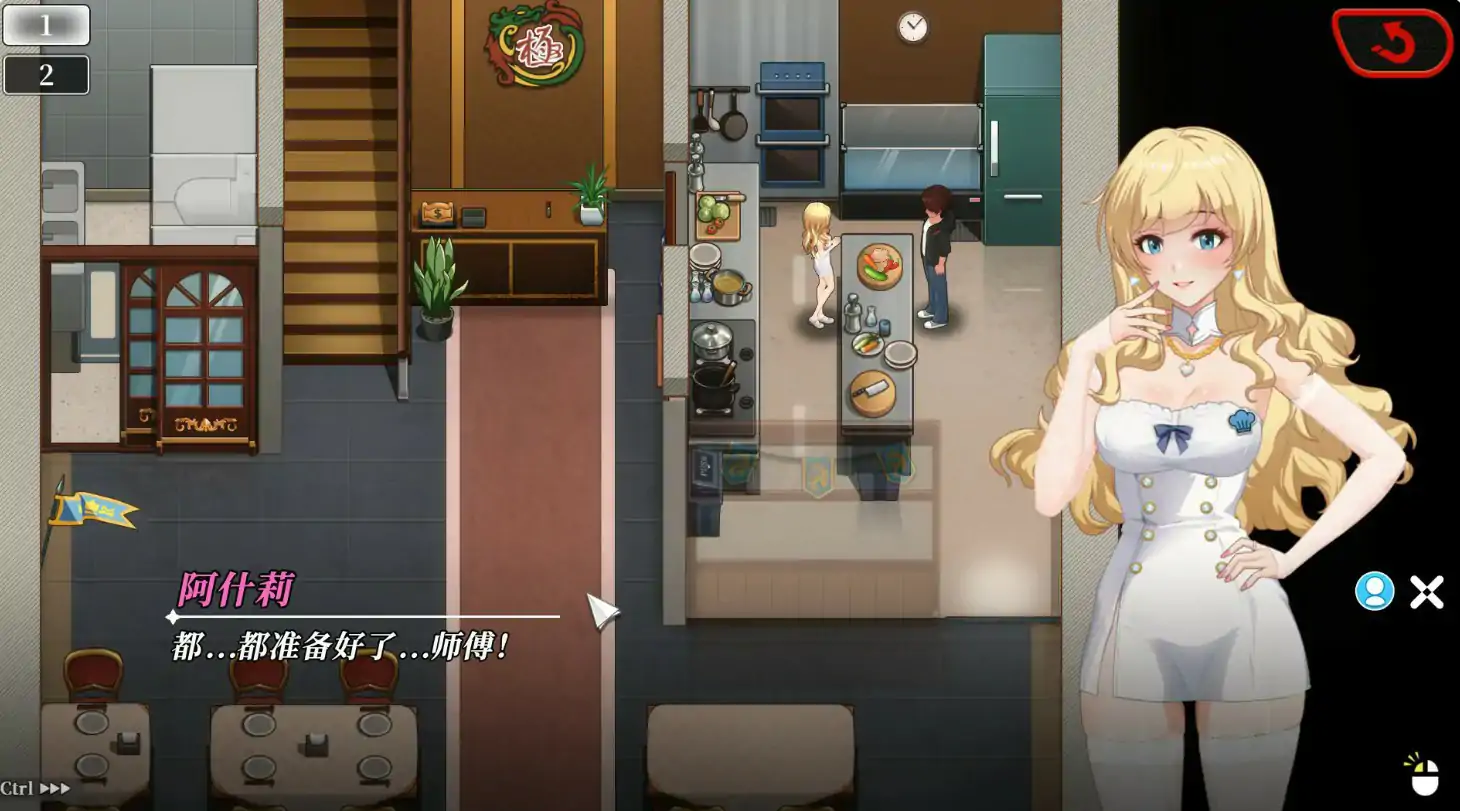The image size is (1460, 811).
Task: Open the blue character profile icon
Action: coord(1376,591)
